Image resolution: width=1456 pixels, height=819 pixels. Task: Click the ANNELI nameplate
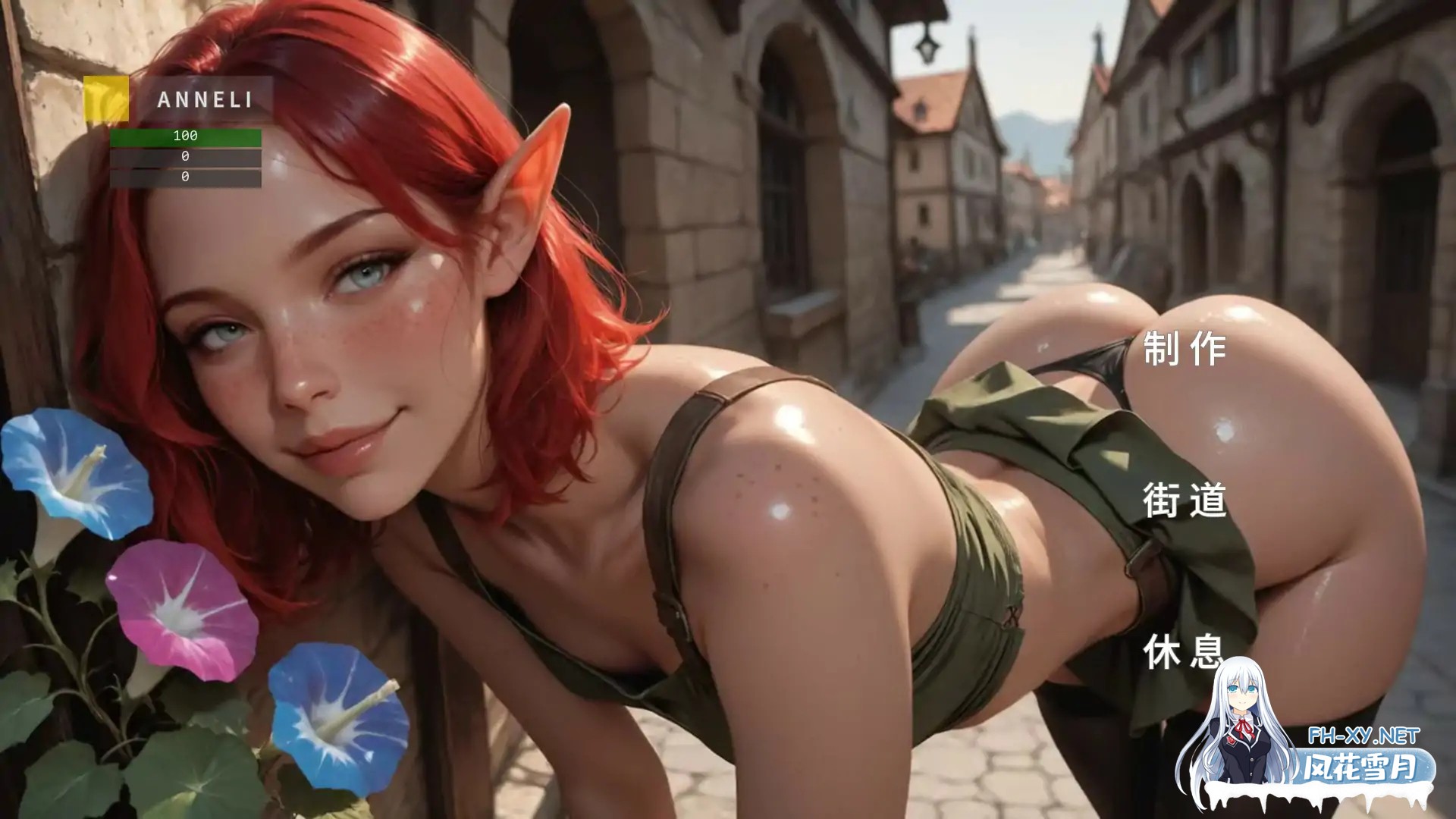tap(206, 99)
